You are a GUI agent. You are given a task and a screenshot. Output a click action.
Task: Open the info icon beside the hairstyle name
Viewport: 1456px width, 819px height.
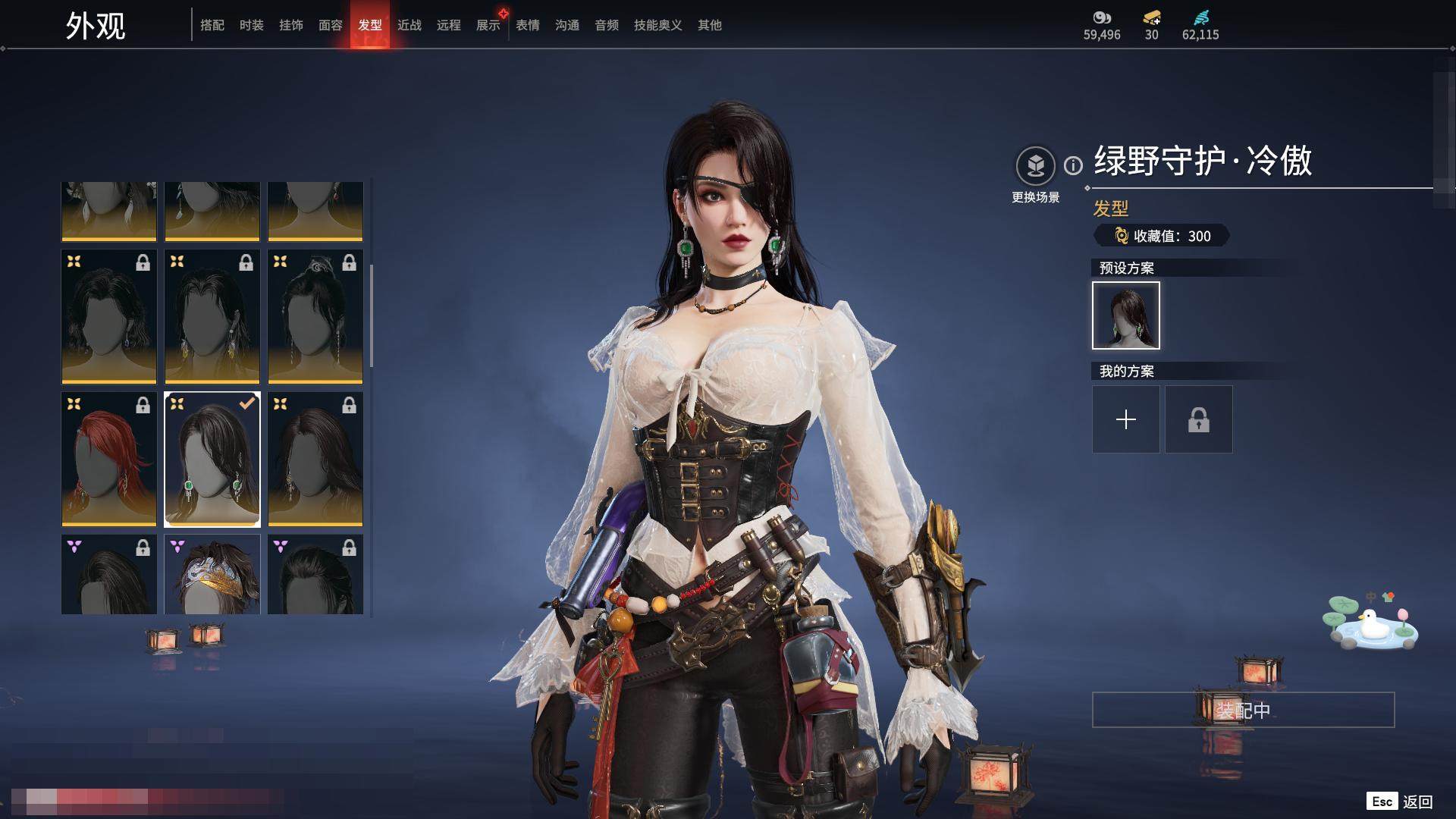pos(1073,165)
